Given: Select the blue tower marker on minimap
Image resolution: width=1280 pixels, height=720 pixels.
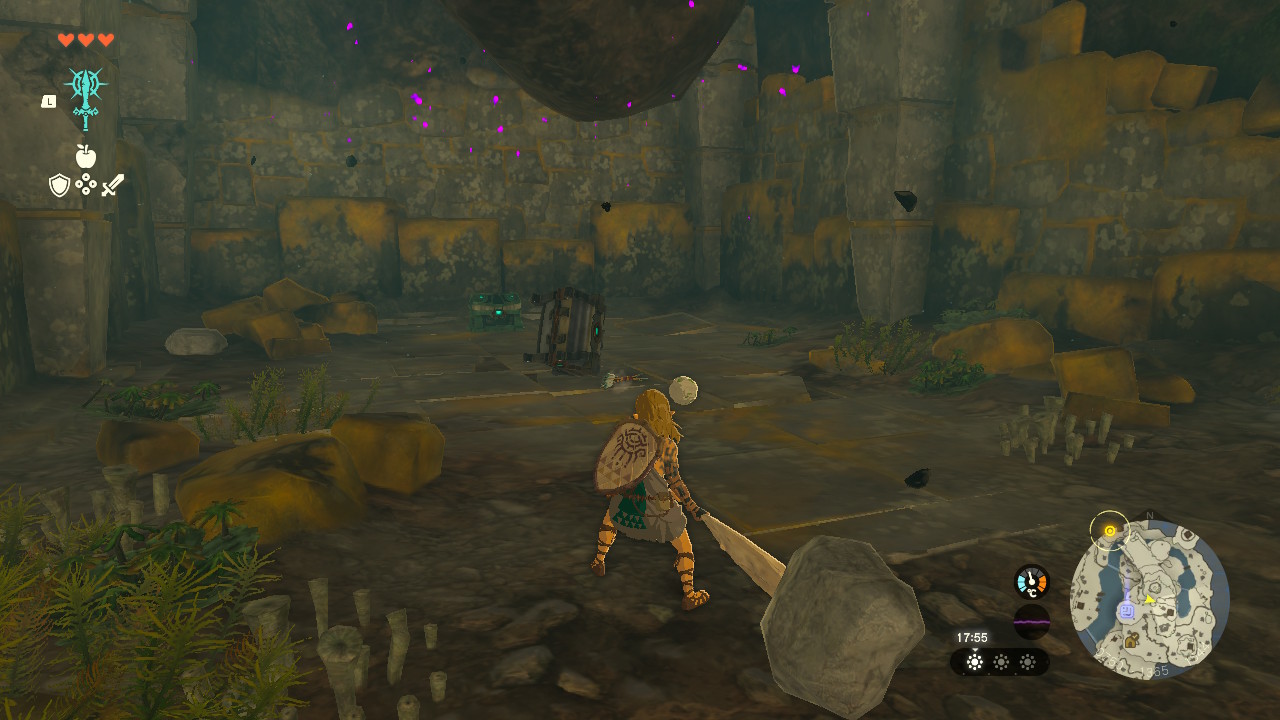Looking at the screenshot, I should point(1126,609).
